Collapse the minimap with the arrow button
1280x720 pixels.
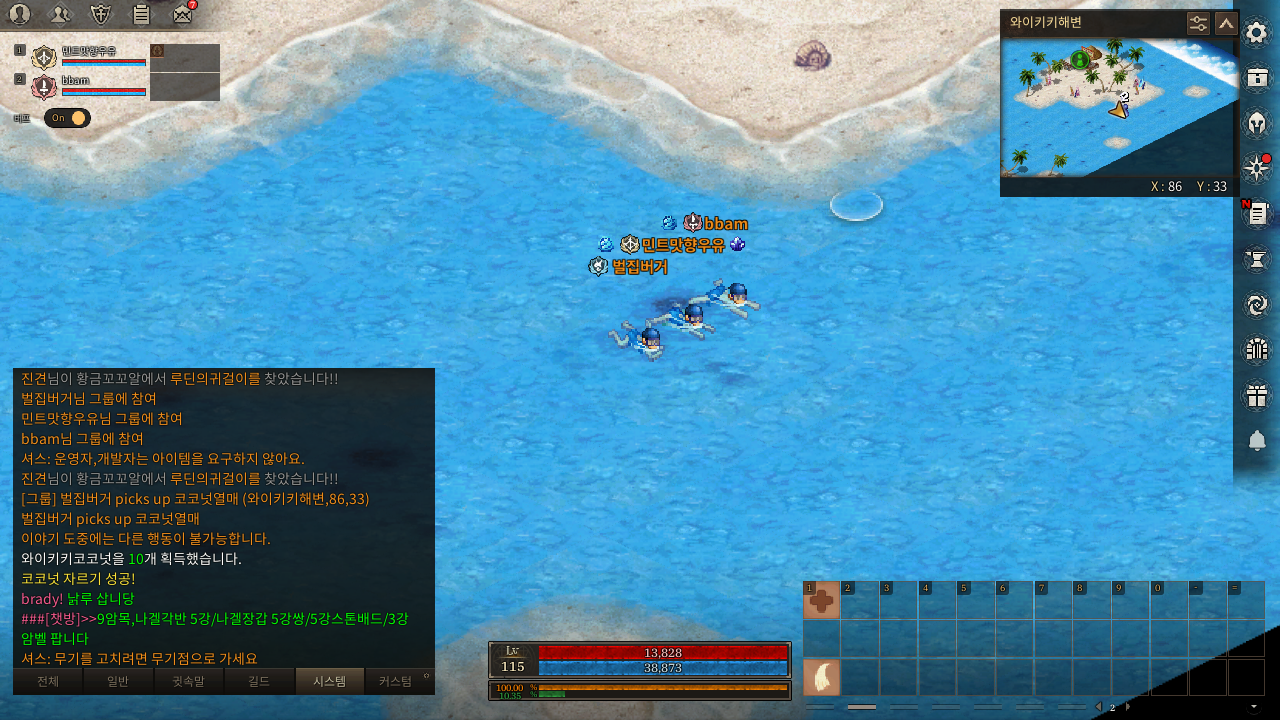point(1226,23)
